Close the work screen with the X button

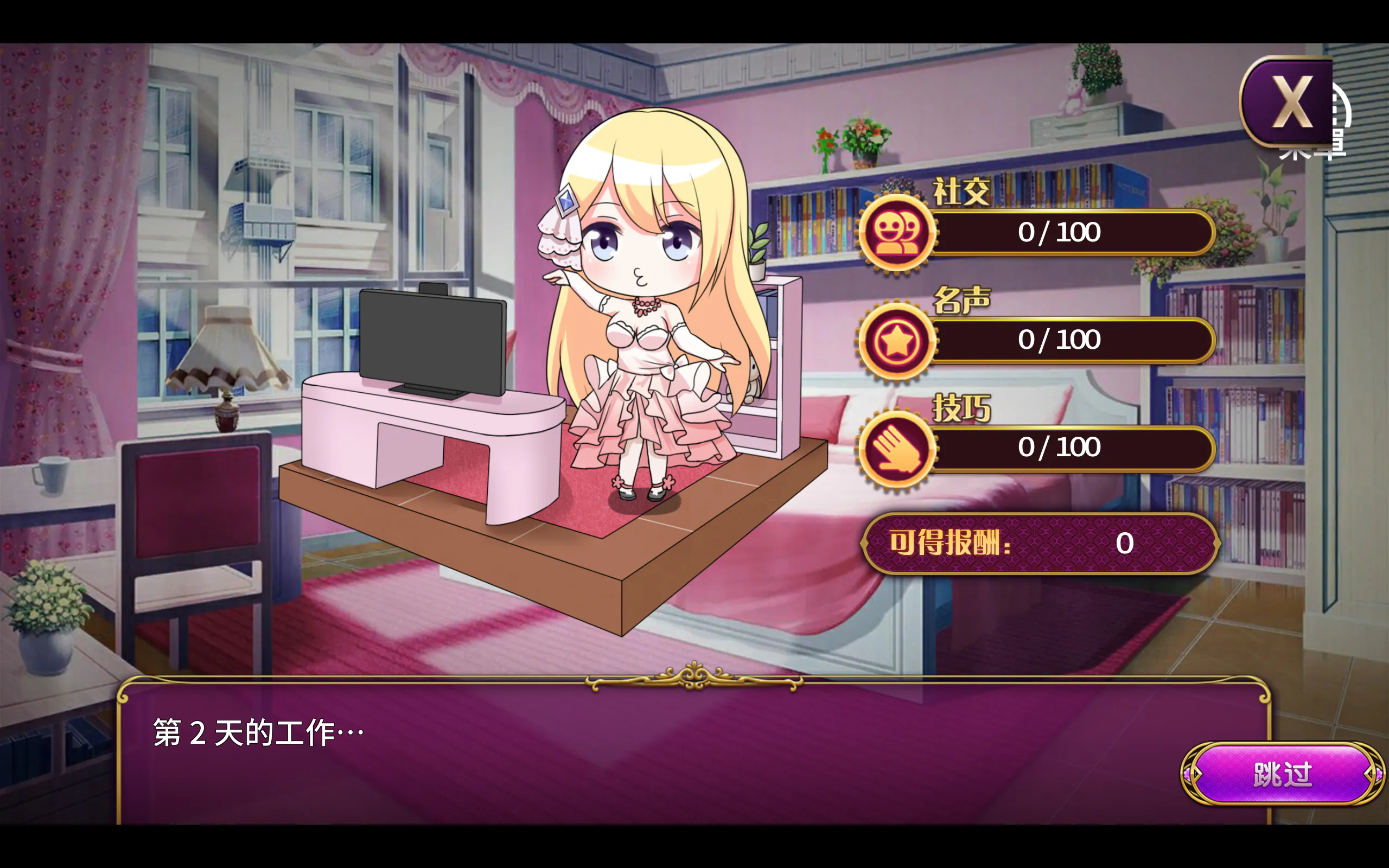(x=1289, y=102)
